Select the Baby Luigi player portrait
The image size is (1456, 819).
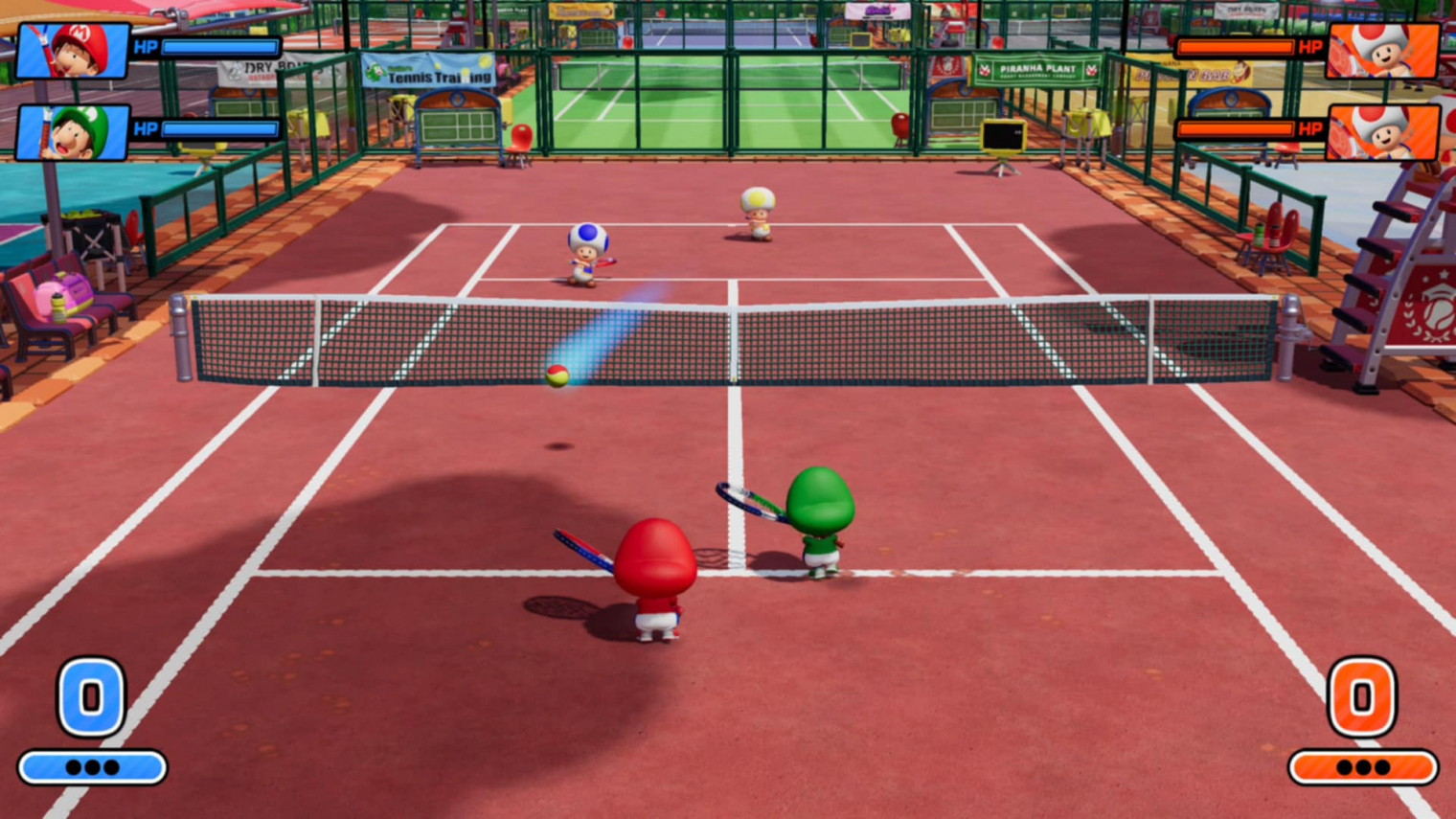pos(73,131)
